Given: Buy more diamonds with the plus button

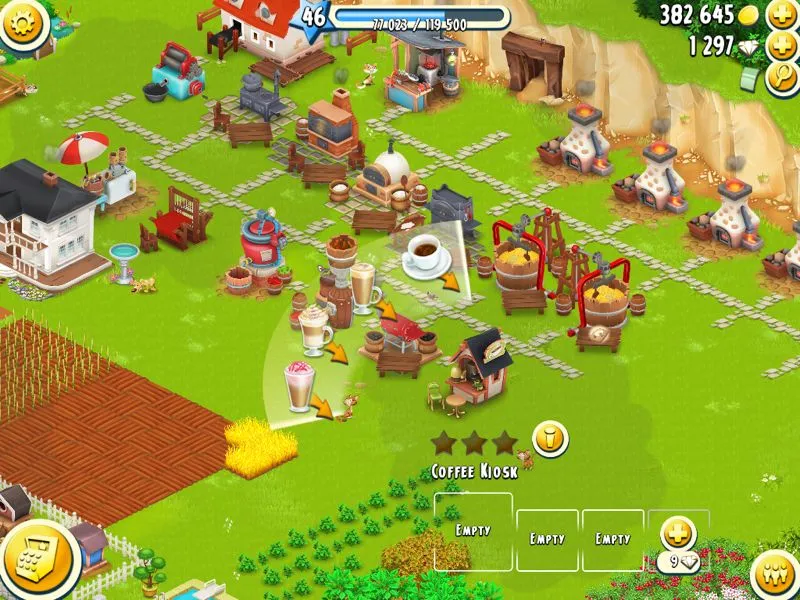Looking at the screenshot, I should coord(781,45).
